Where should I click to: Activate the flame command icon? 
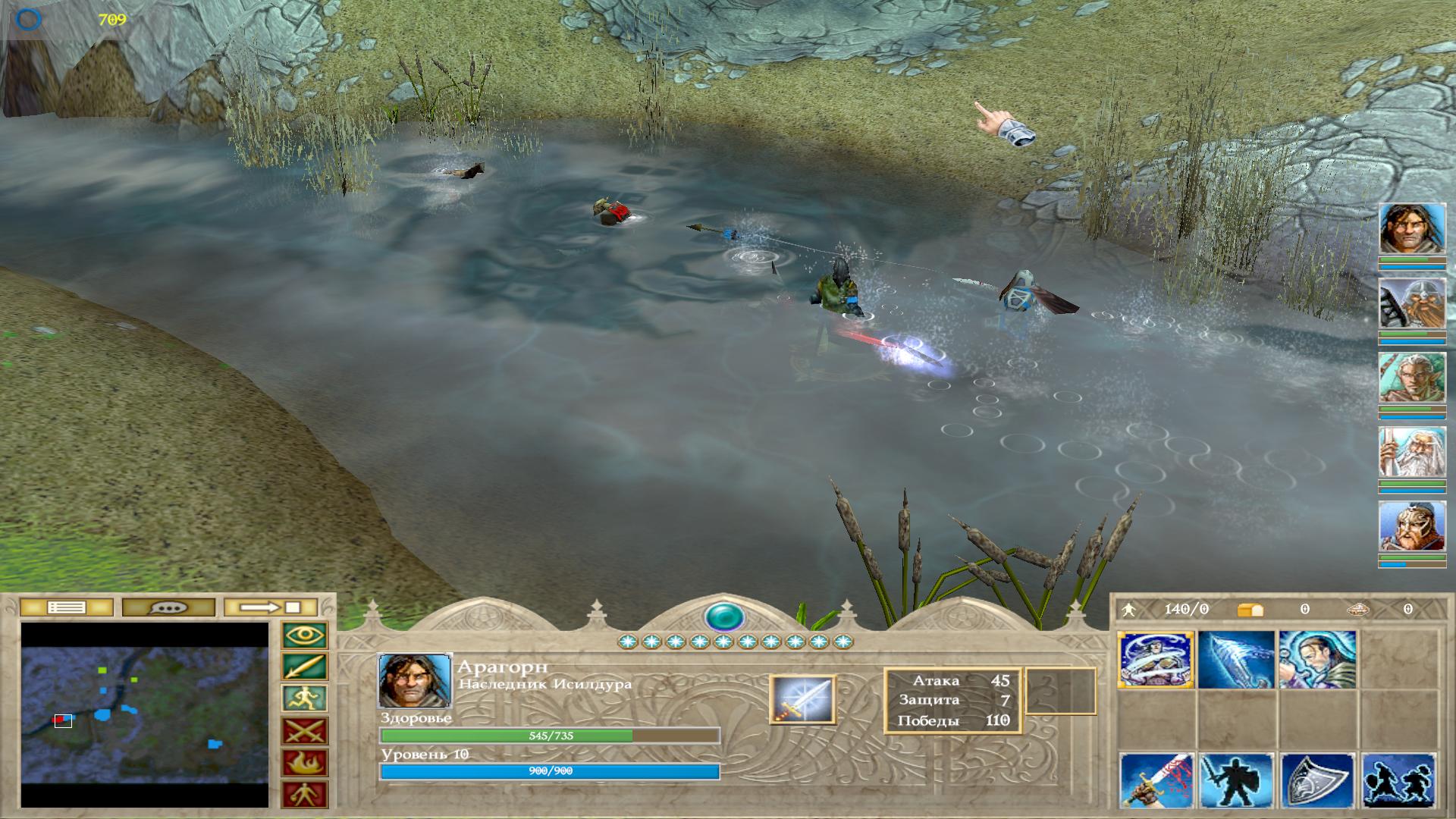305,763
